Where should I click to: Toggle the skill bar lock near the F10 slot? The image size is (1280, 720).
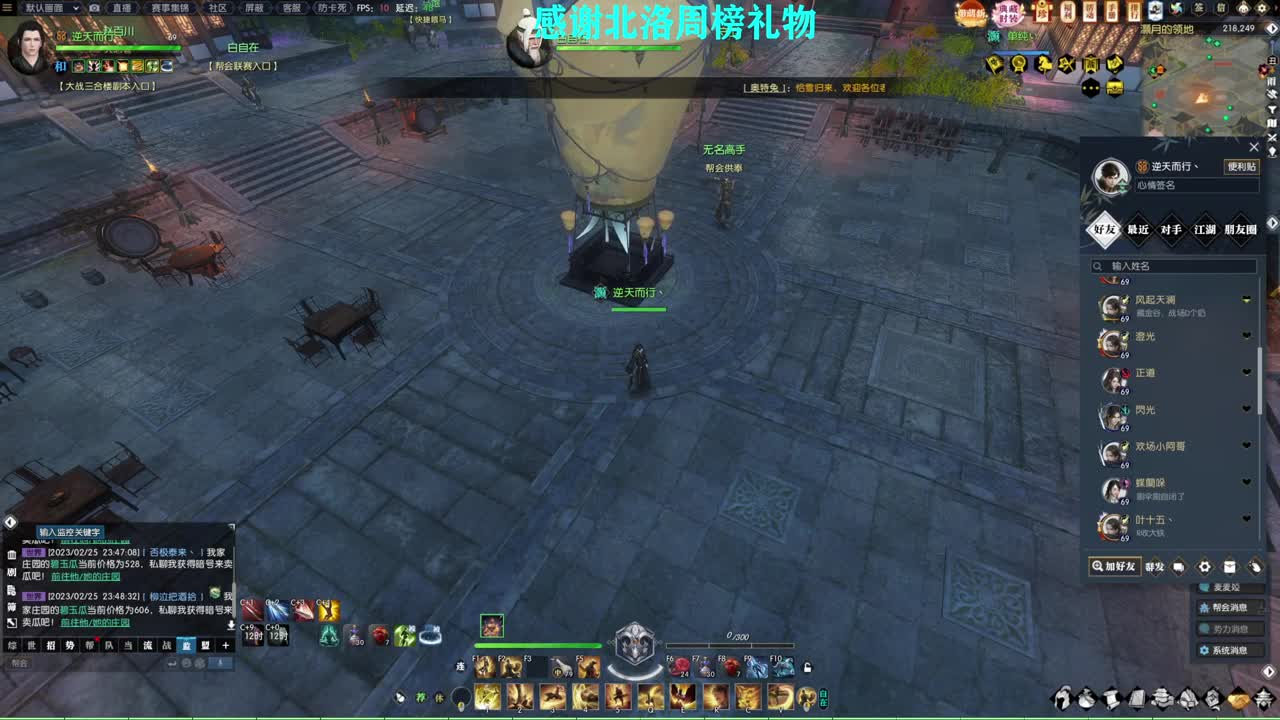pos(806,668)
